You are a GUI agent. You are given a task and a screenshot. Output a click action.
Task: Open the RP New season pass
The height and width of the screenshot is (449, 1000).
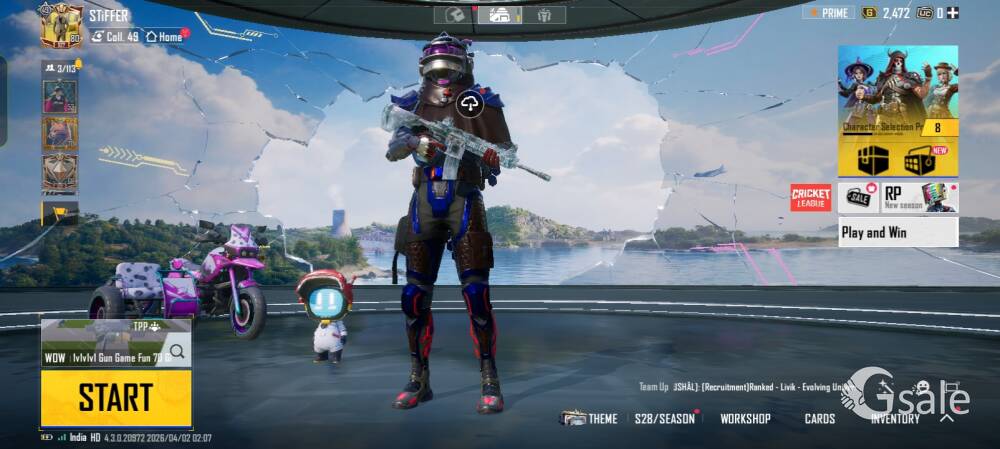[x=919, y=197]
